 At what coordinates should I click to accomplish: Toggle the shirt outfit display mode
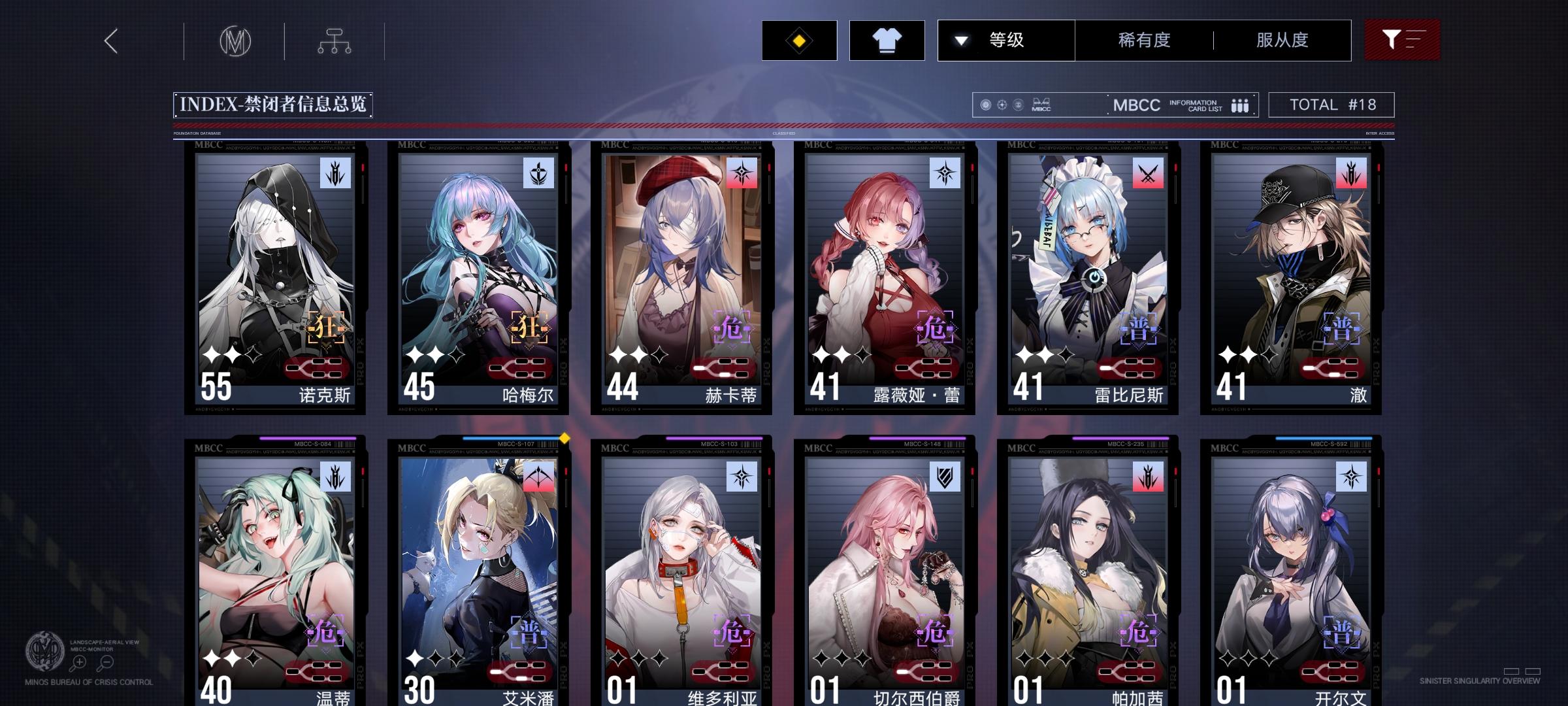[887, 40]
